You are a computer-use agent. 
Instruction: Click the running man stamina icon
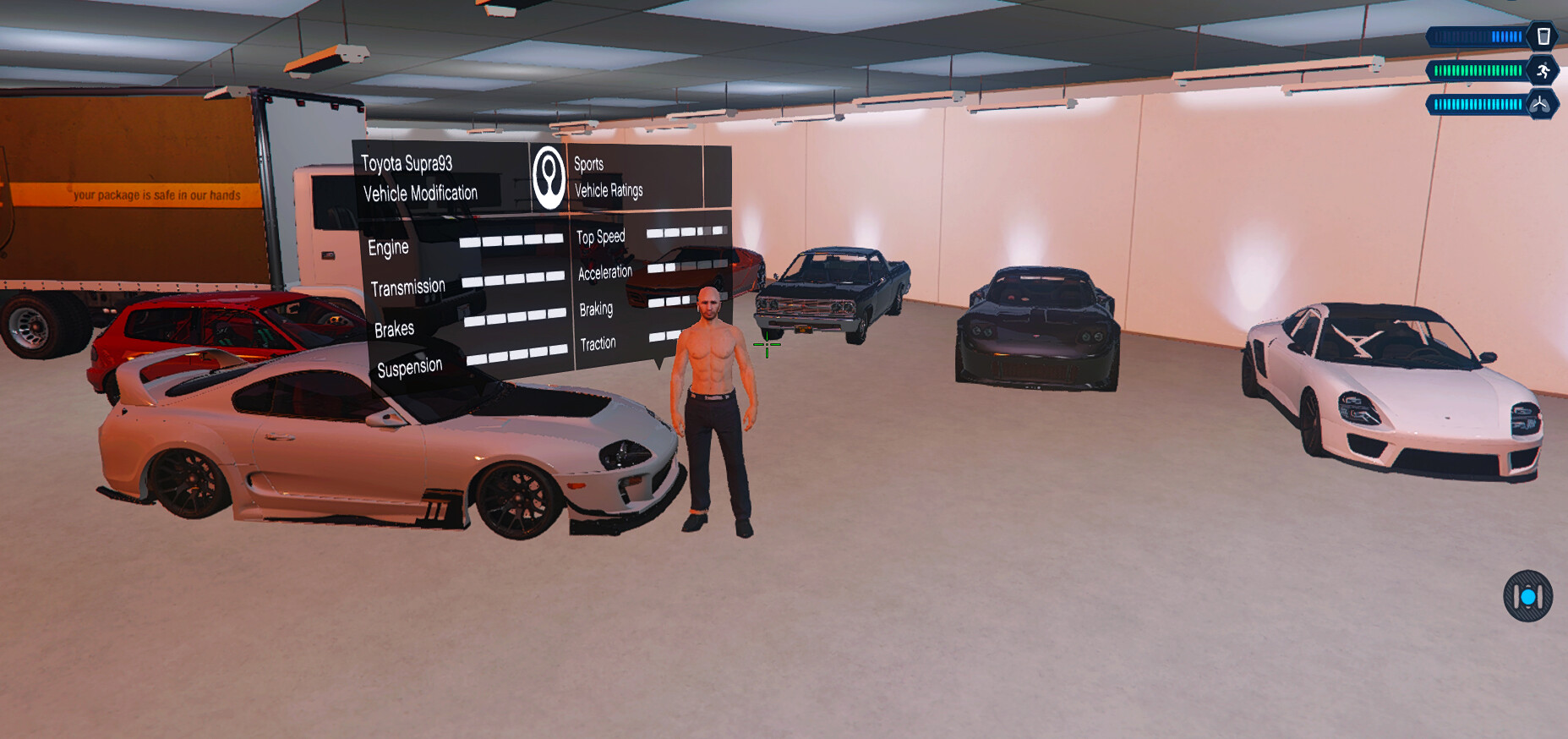(1543, 70)
